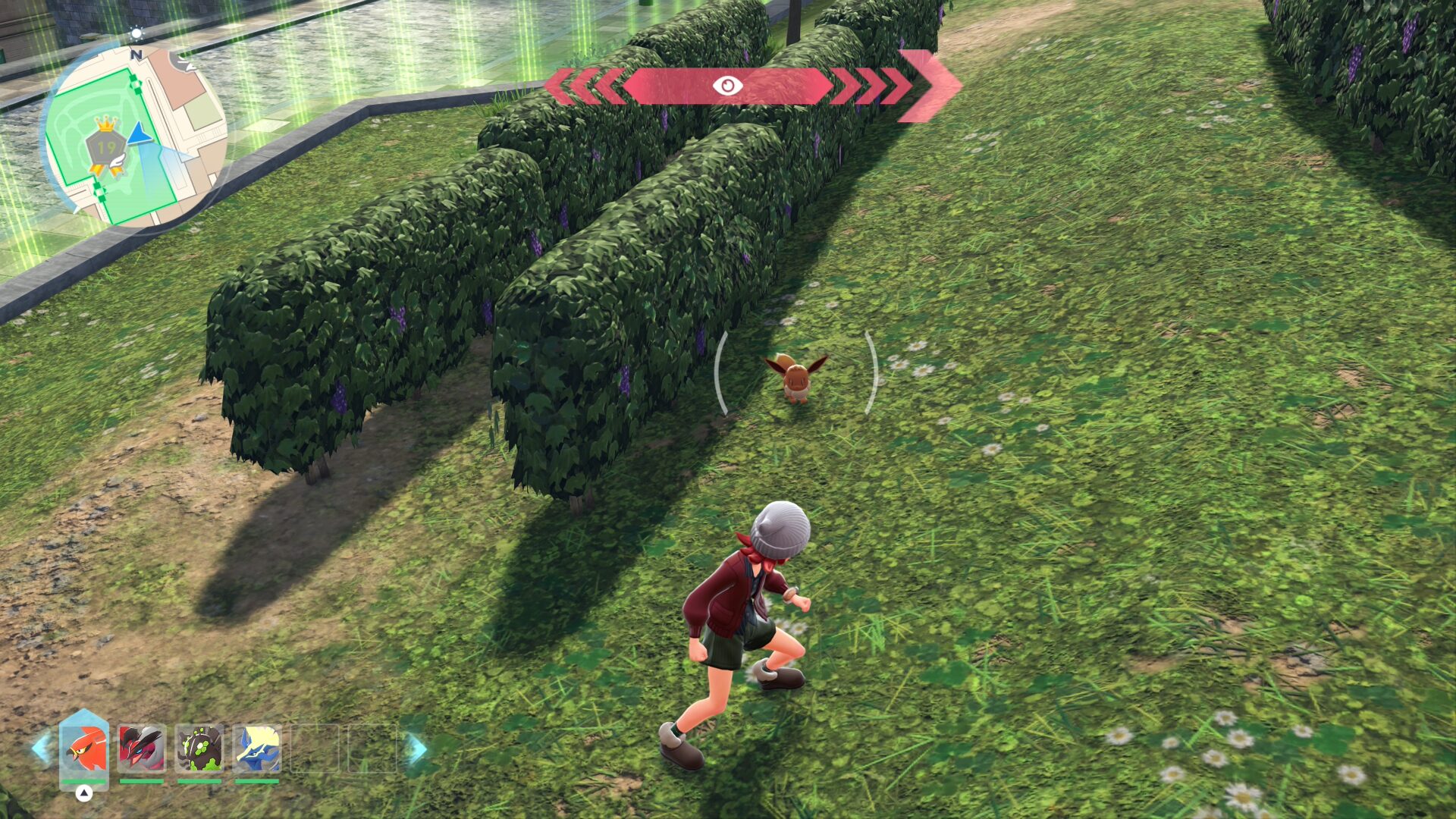Pick the Zygarde party slot
This screenshot has width=1456, height=819.
click(x=199, y=748)
